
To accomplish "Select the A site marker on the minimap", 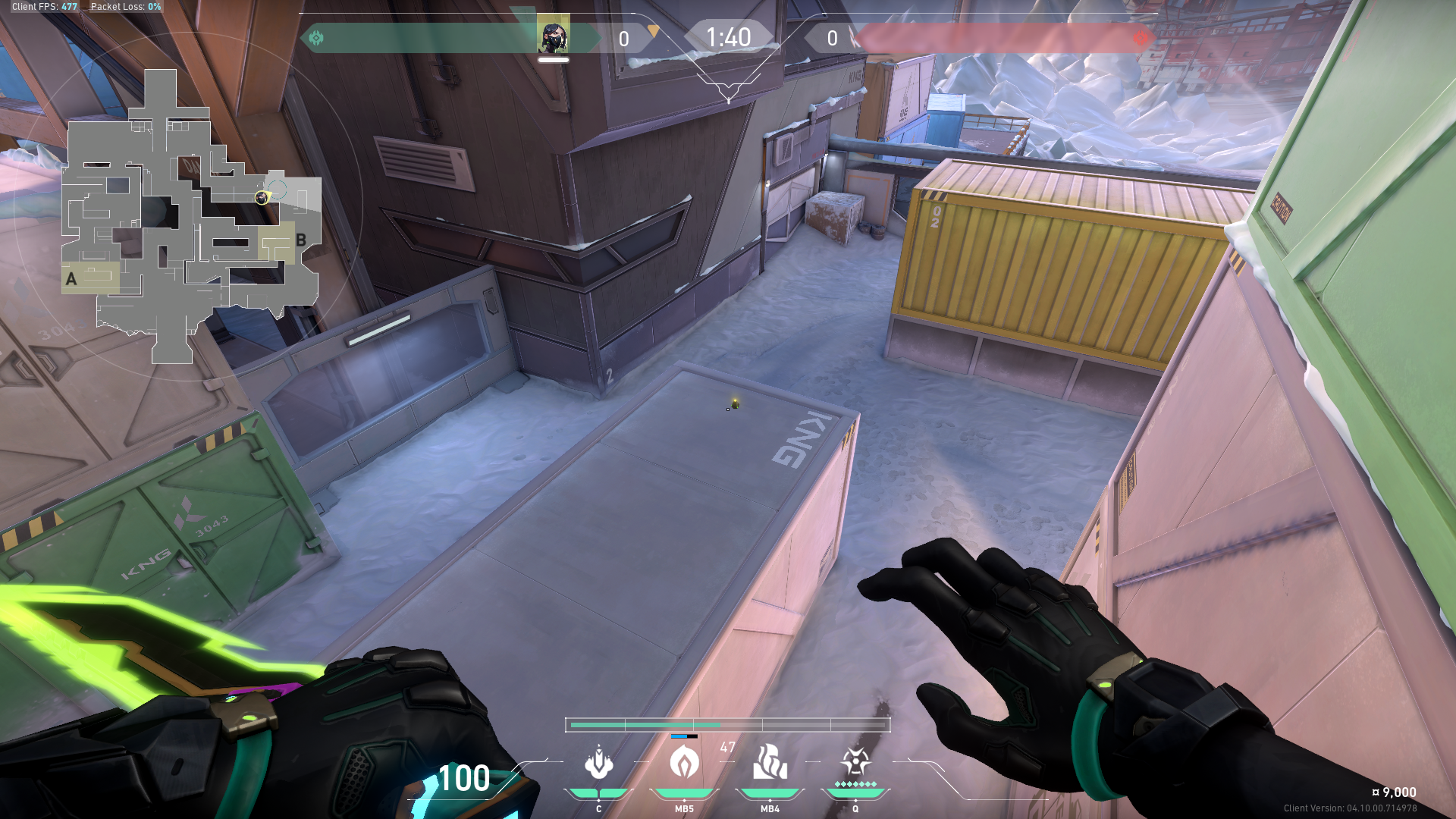I will pyautogui.click(x=71, y=279).
